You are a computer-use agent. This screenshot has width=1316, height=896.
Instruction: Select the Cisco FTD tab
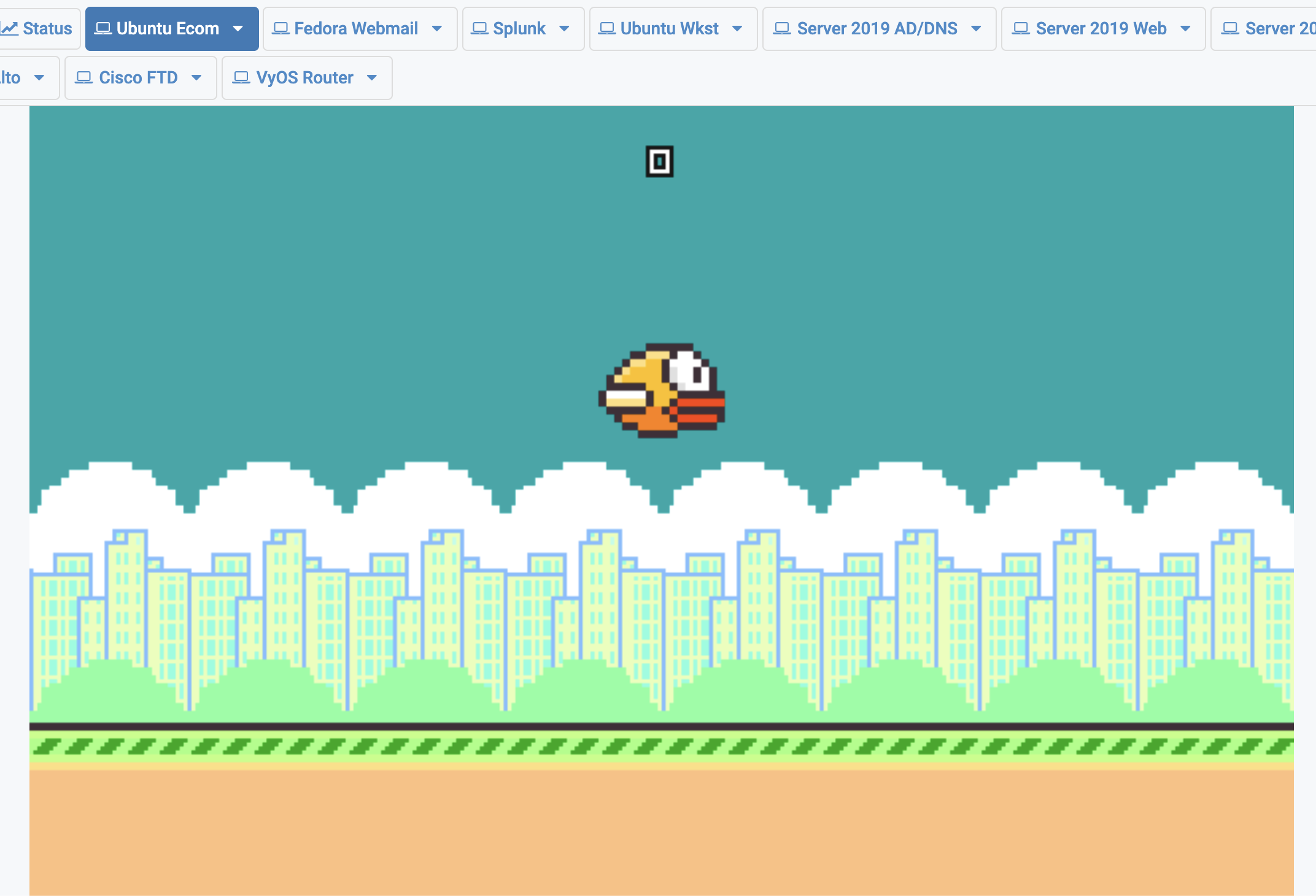coord(137,77)
